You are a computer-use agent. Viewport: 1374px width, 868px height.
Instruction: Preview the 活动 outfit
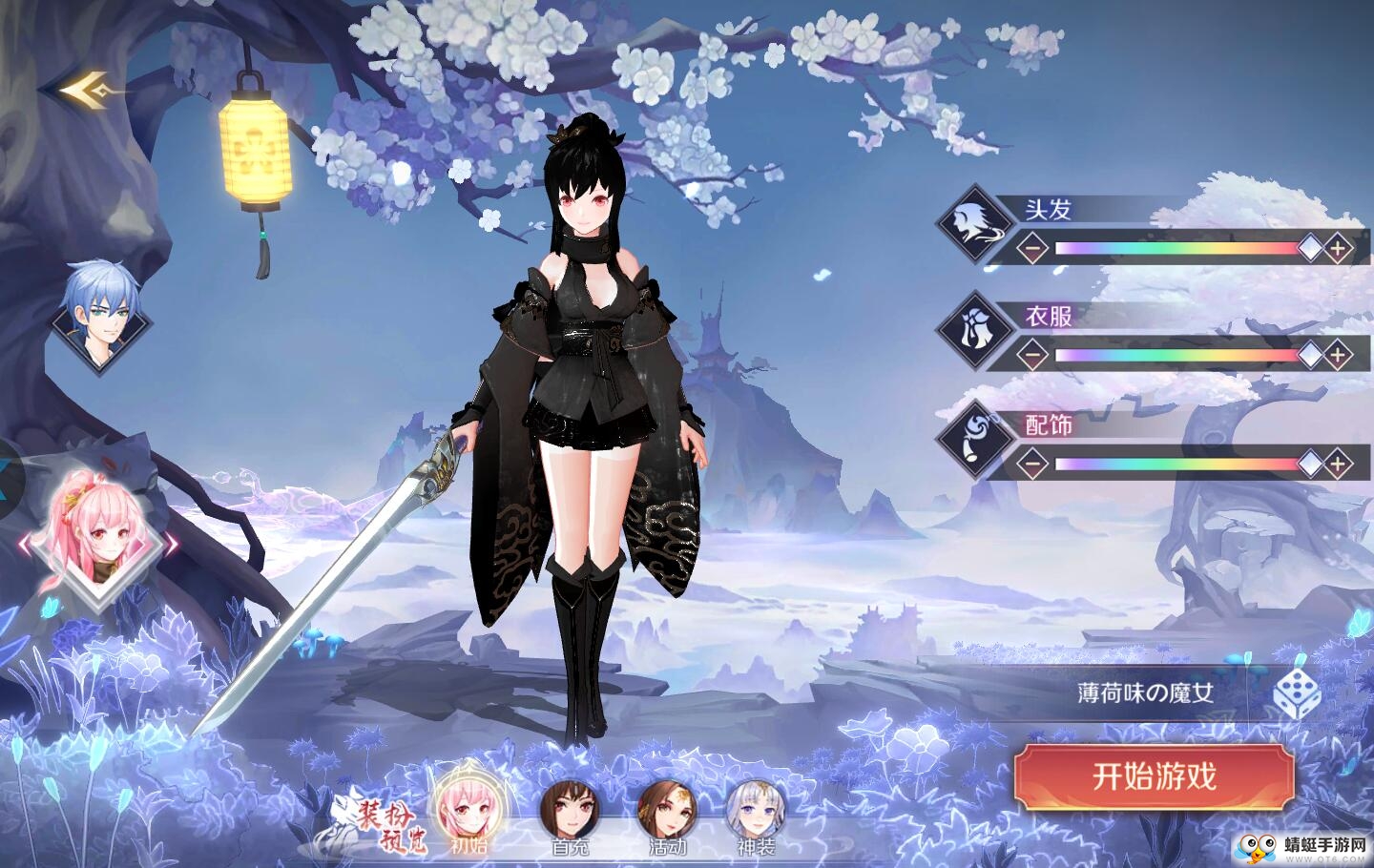pyautogui.click(x=667, y=809)
